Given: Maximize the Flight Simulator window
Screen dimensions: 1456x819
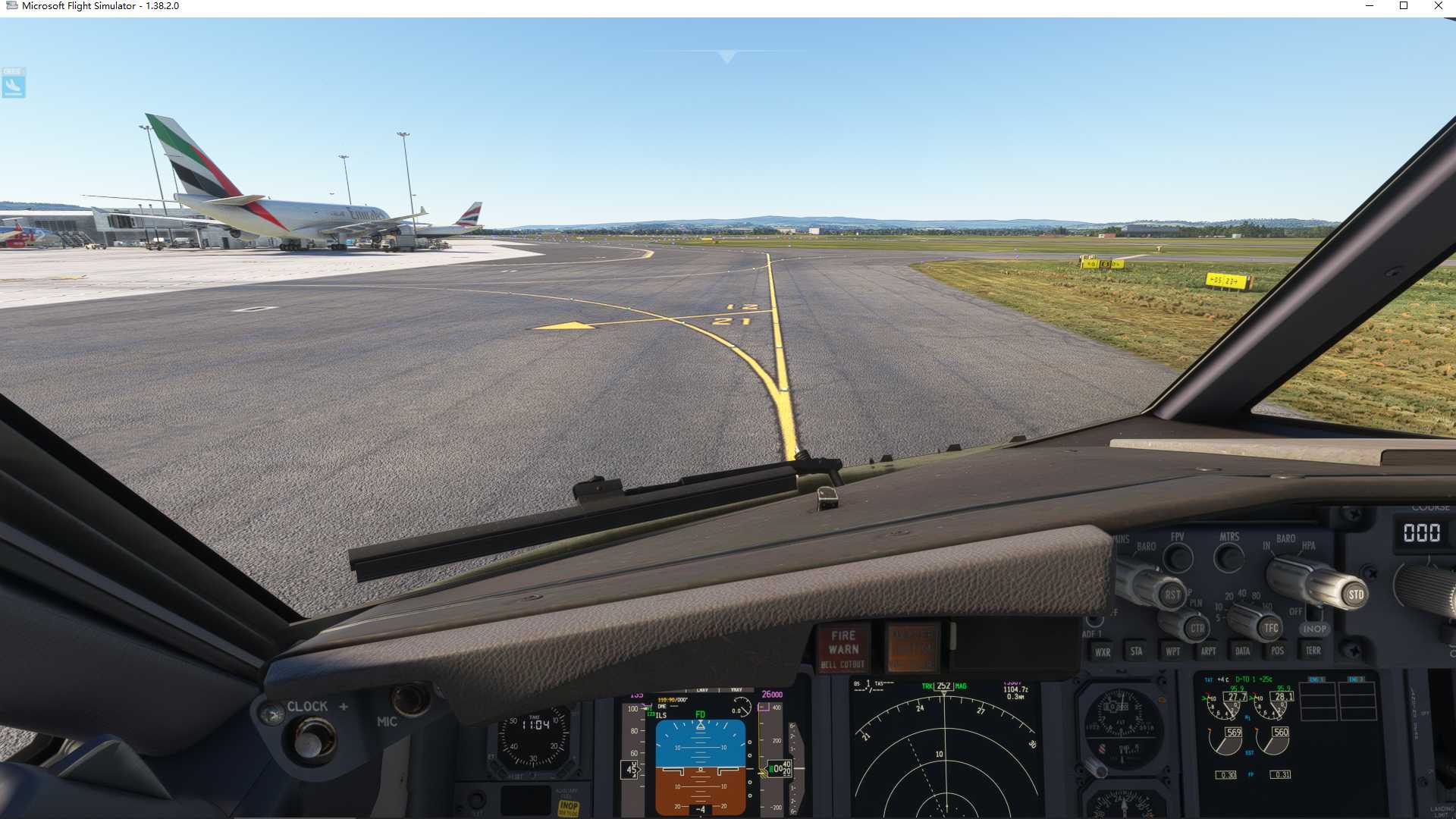Looking at the screenshot, I should pos(1404,6).
